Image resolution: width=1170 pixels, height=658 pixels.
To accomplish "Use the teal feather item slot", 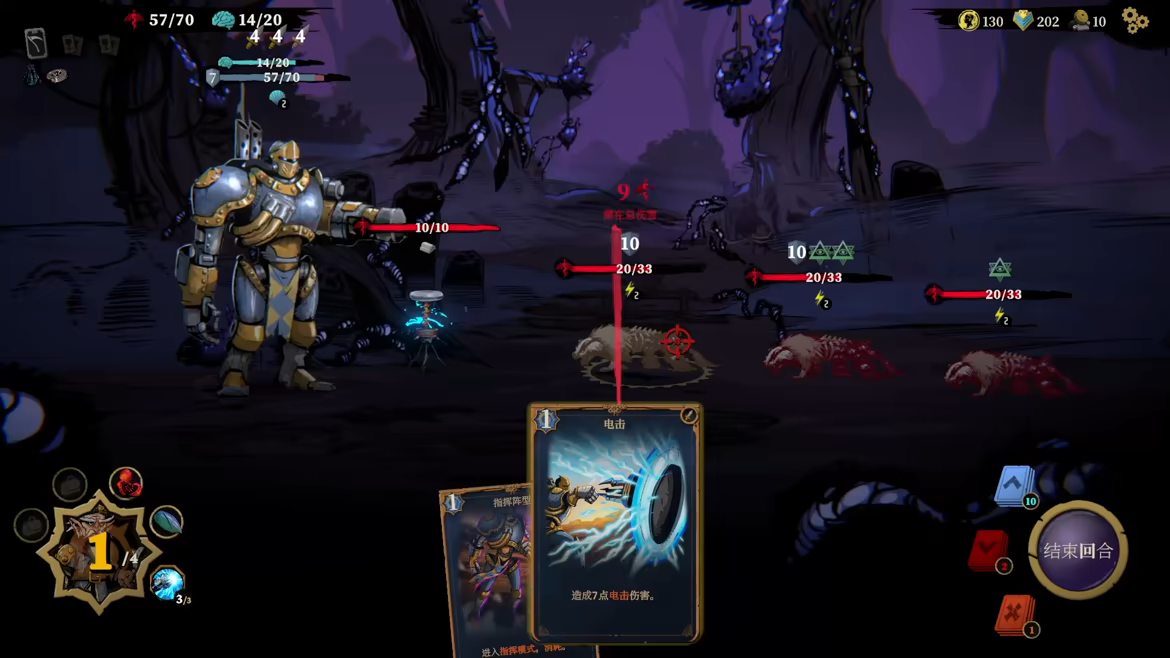I will coord(166,521).
